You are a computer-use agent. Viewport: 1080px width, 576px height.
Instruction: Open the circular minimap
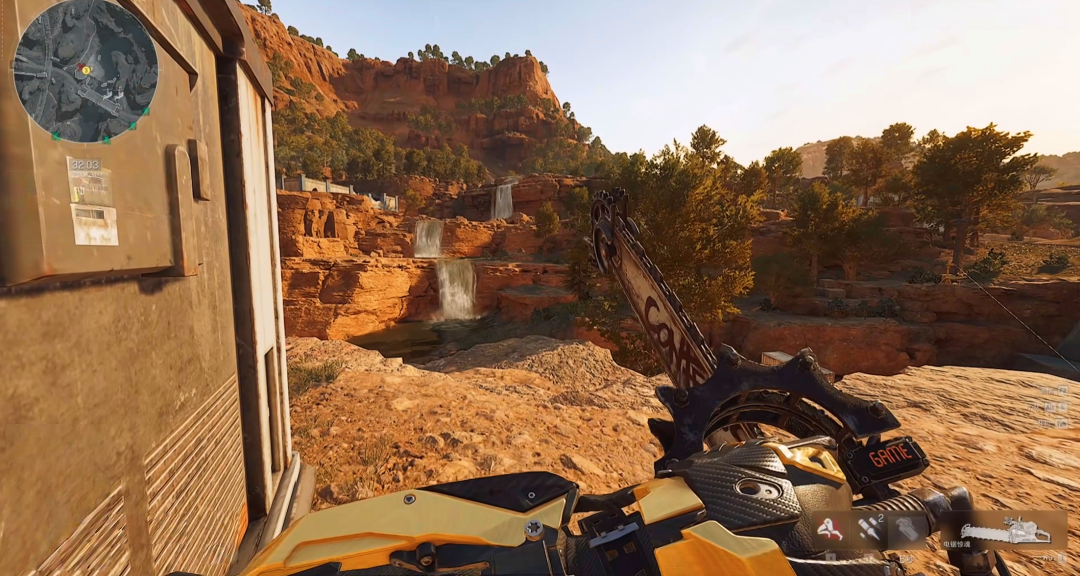[85, 70]
